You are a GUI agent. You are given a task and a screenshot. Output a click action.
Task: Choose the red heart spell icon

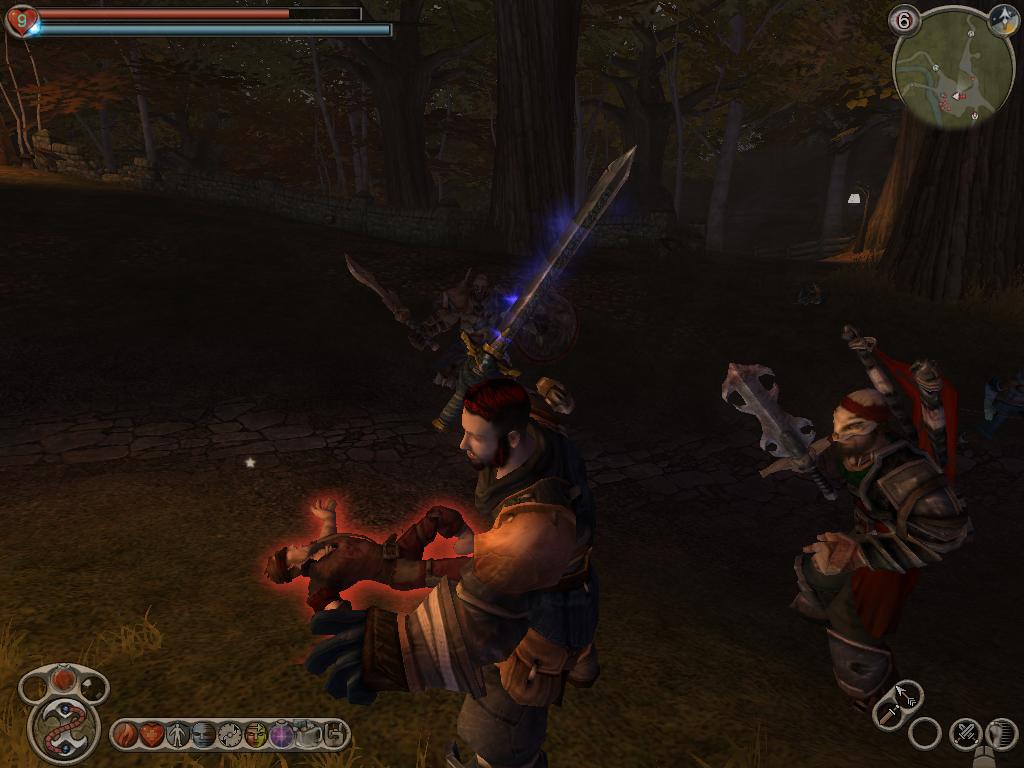pyautogui.click(x=151, y=735)
